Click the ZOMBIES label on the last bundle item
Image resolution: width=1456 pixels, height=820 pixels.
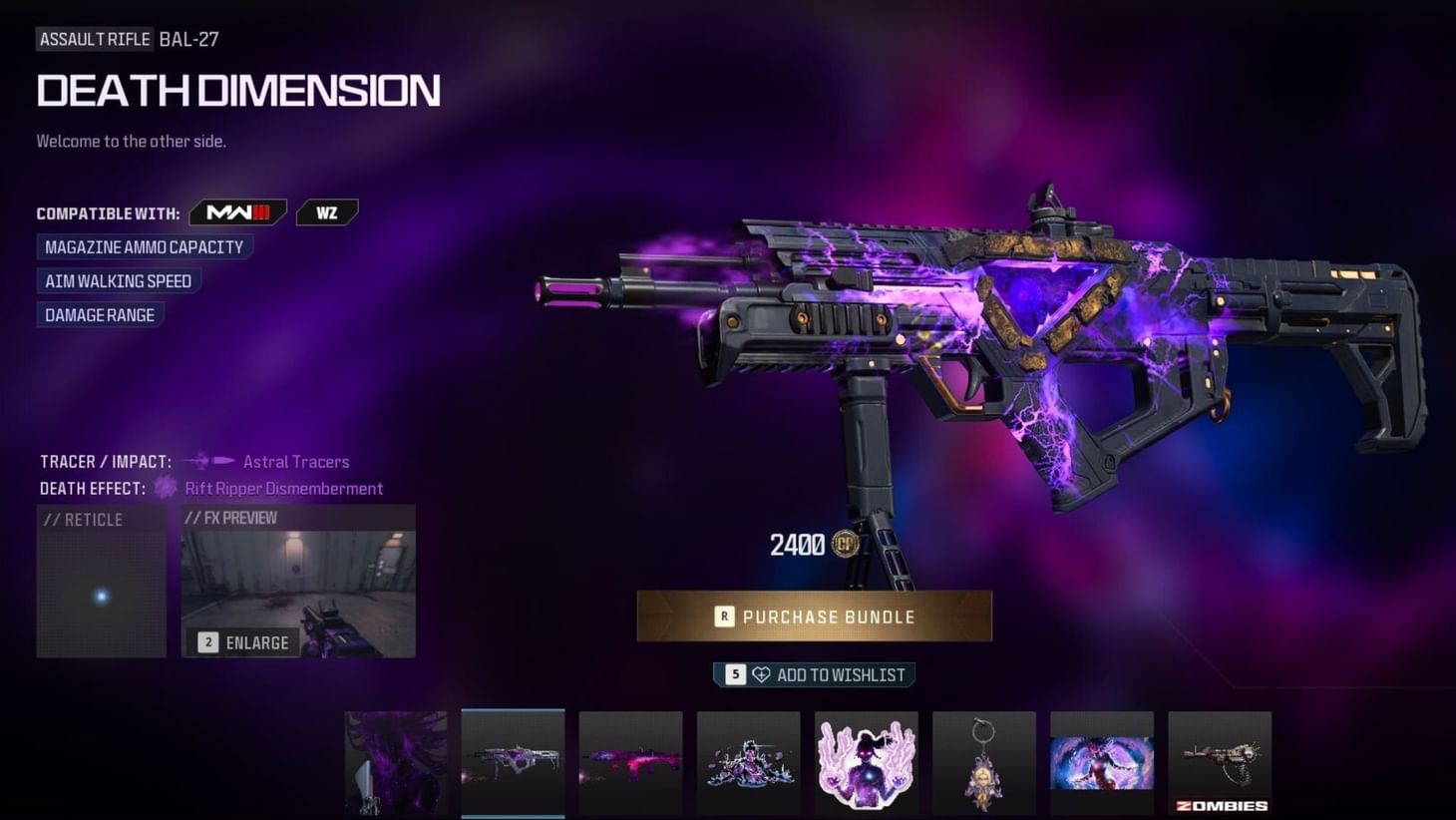[x=1219, y=804]
